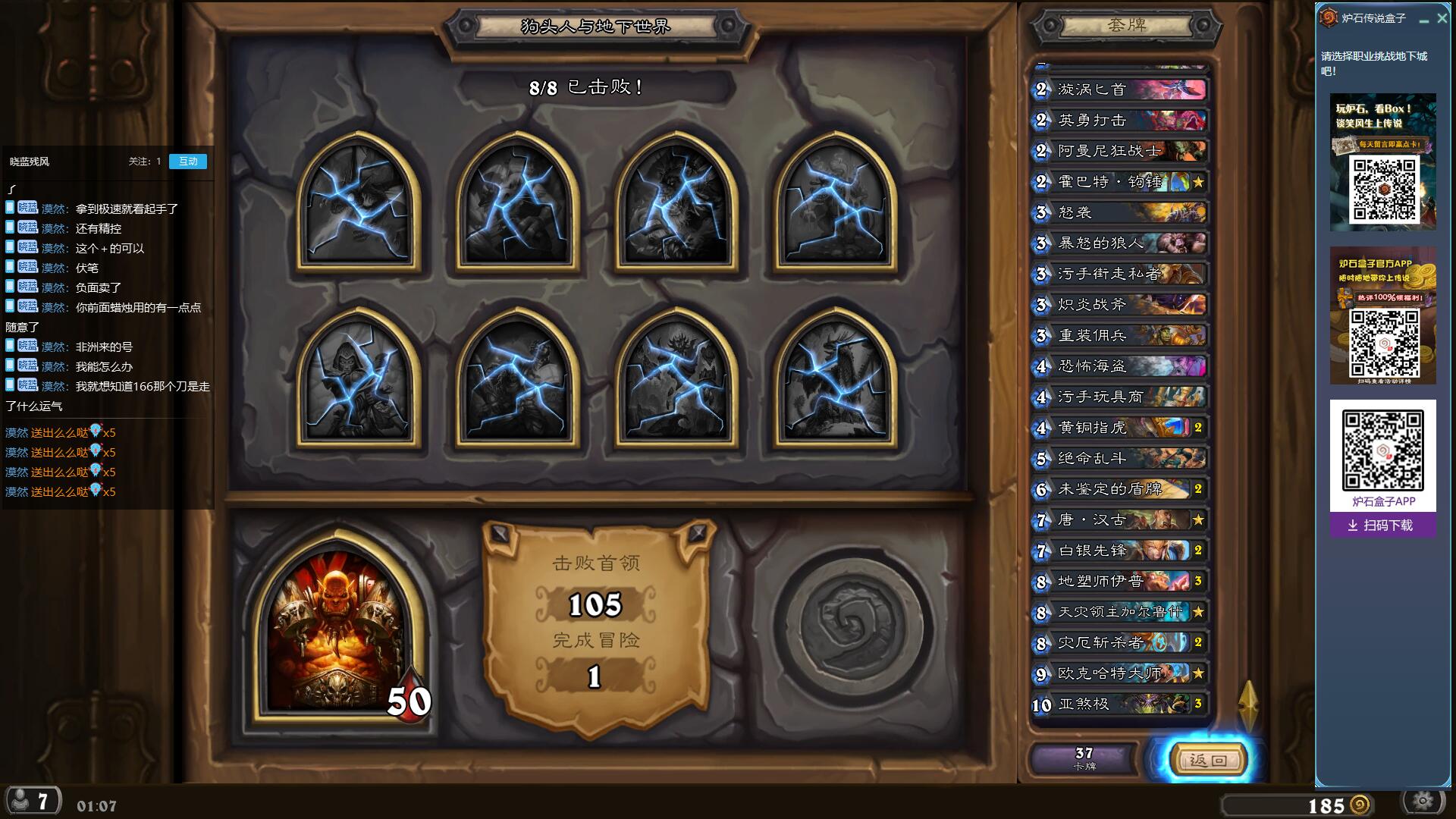
Task: Select the 怒袭 card row
Action: click(x=1120, y=212)
